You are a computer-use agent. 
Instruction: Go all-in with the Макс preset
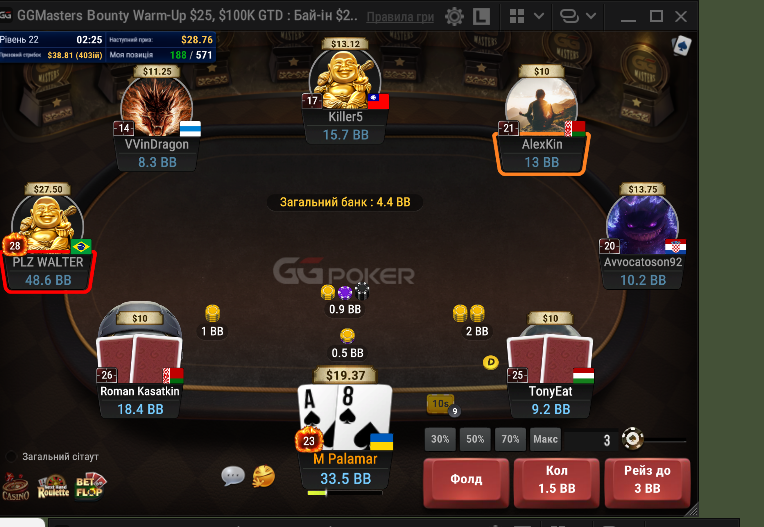545,439
